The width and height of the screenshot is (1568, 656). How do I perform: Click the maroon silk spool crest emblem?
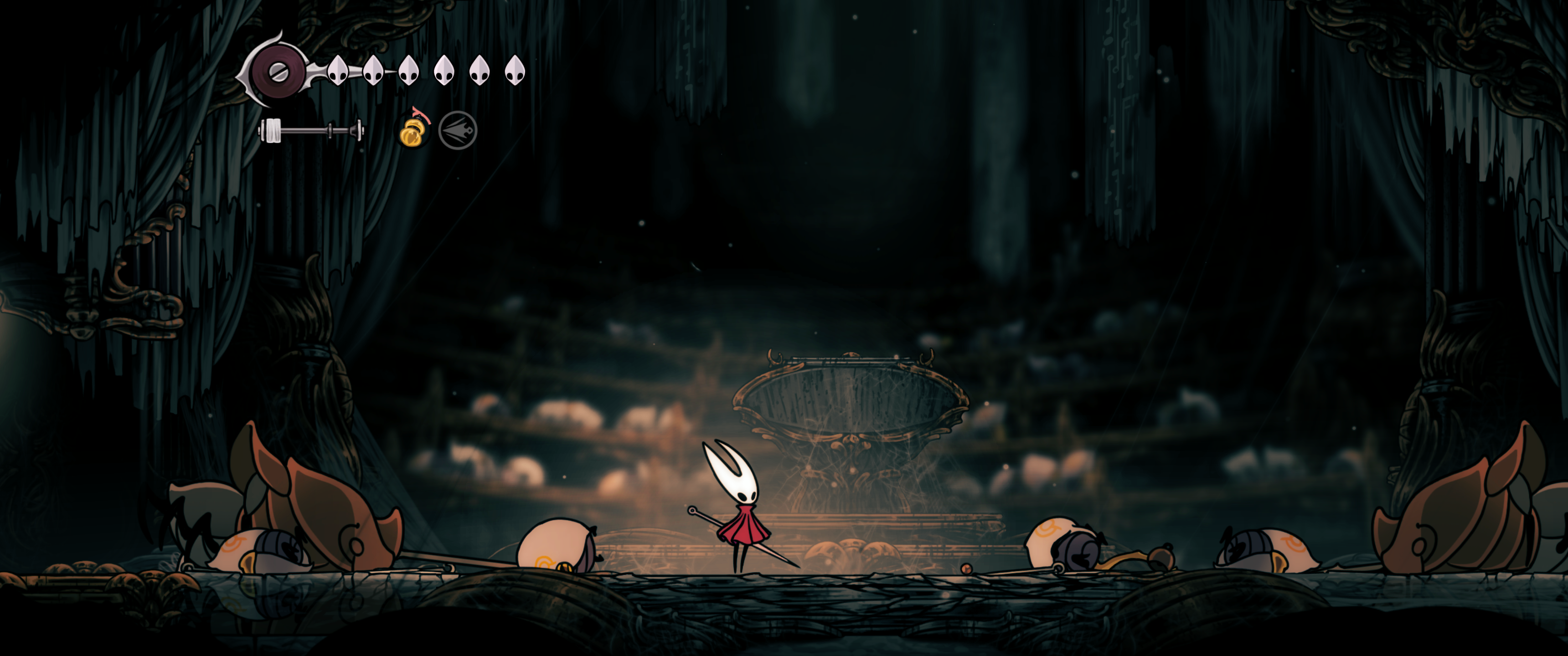point(279,70)
